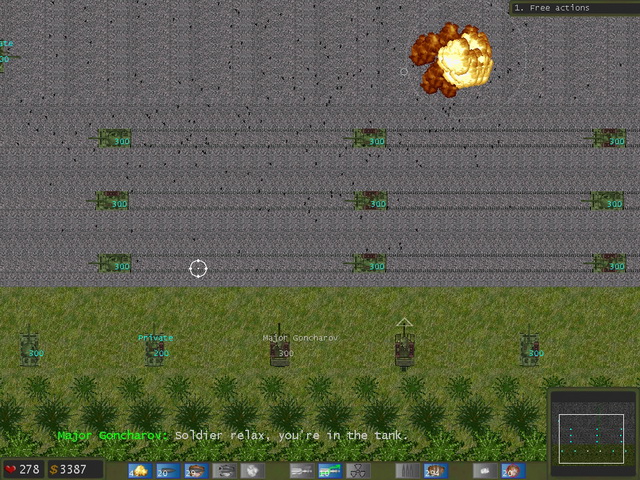The width and height of the screenshot is (640, 480).
Task: Select the gold explosion ability icon
Action: tap(140, 471)
